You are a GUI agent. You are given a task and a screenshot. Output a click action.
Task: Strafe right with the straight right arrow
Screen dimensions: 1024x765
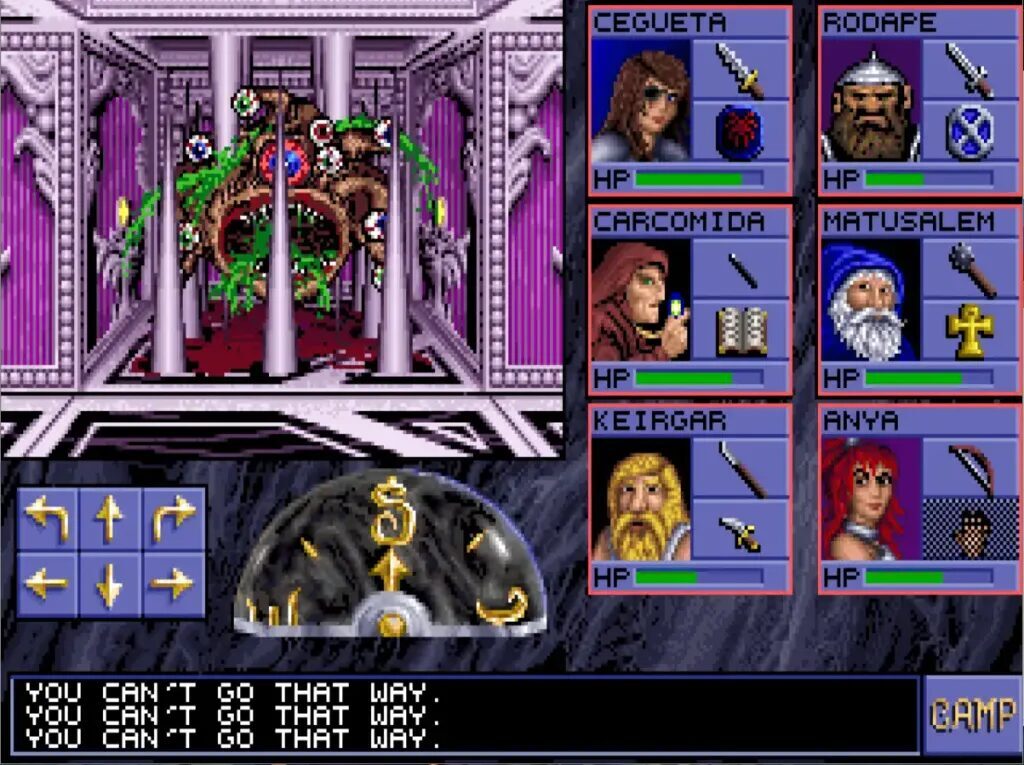pyautogui.click(x=173, y=583)
